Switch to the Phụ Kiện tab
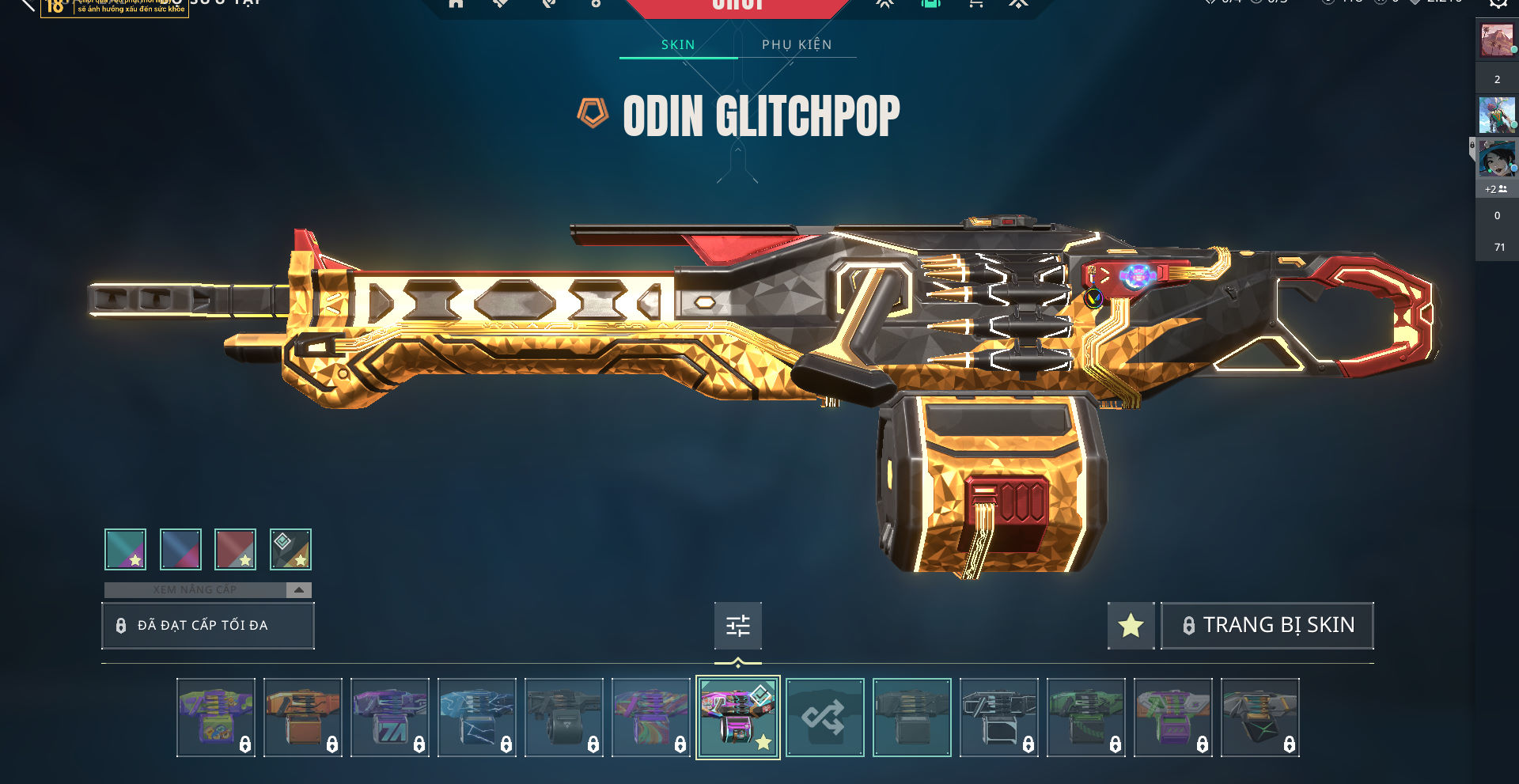 click(797, 44)
